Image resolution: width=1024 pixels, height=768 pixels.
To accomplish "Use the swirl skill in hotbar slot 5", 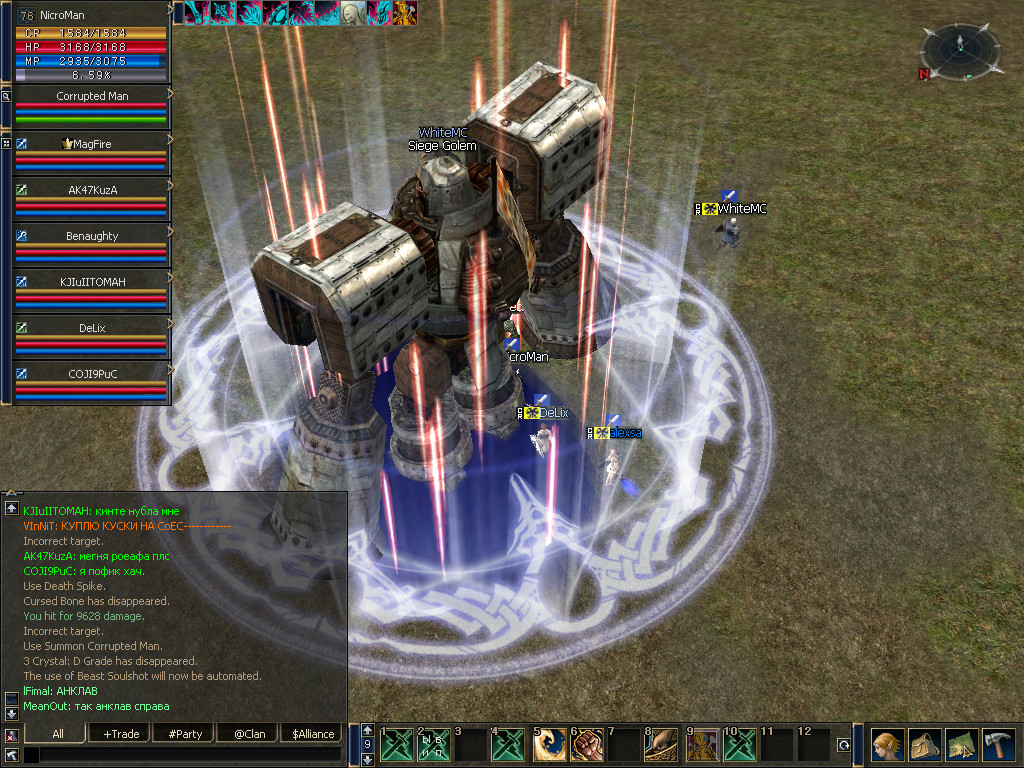I will coord(549,745).
